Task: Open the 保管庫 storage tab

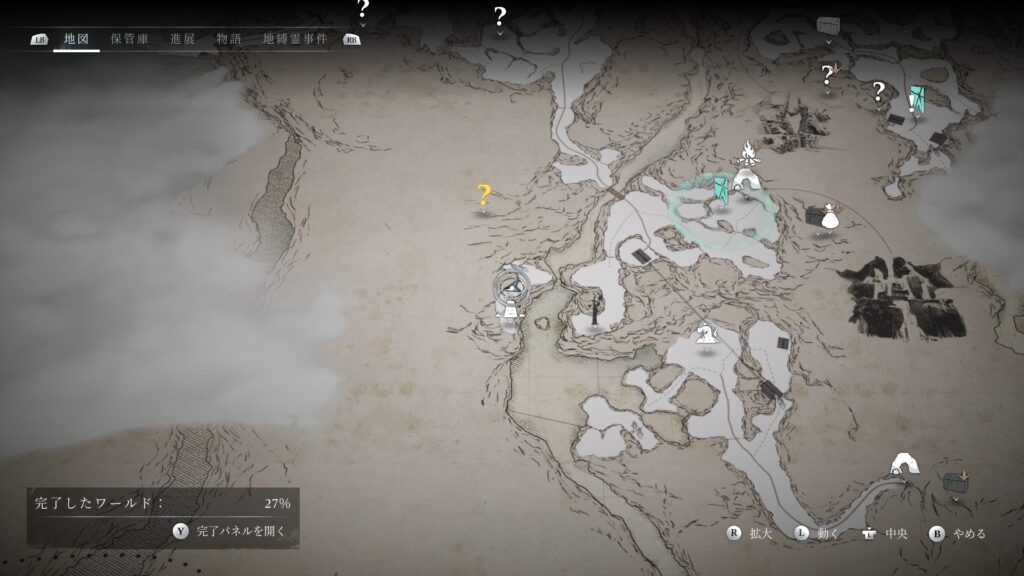Action: tap(130, 39)
